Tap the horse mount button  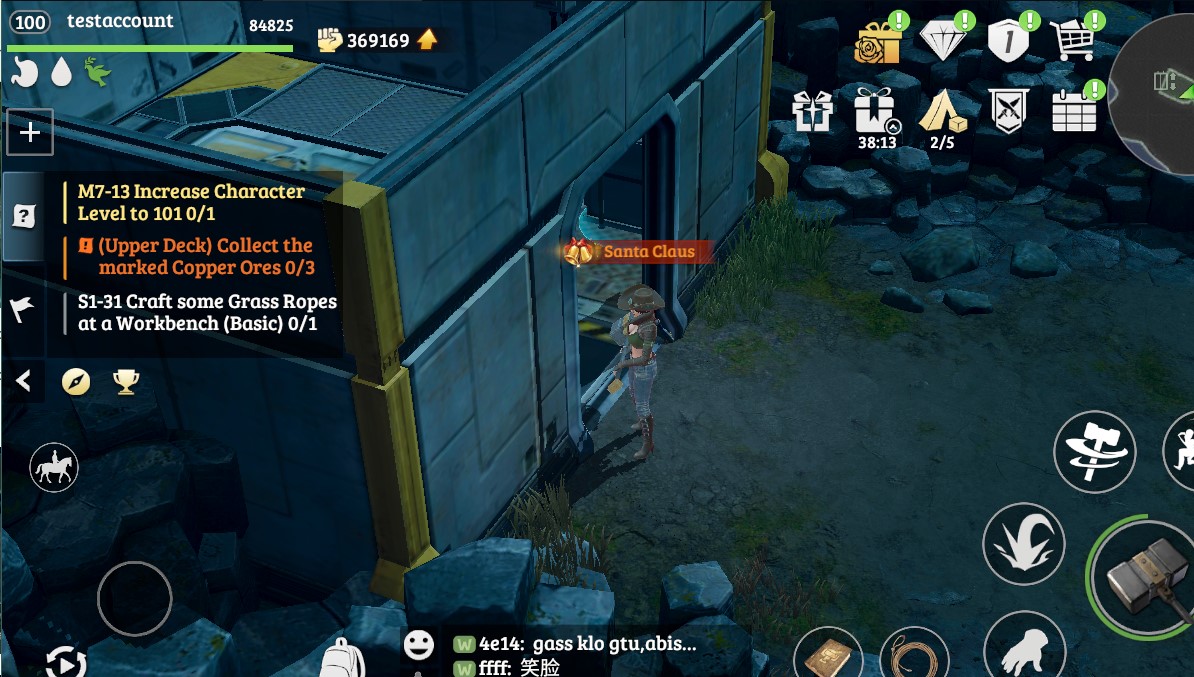point(54,467)
